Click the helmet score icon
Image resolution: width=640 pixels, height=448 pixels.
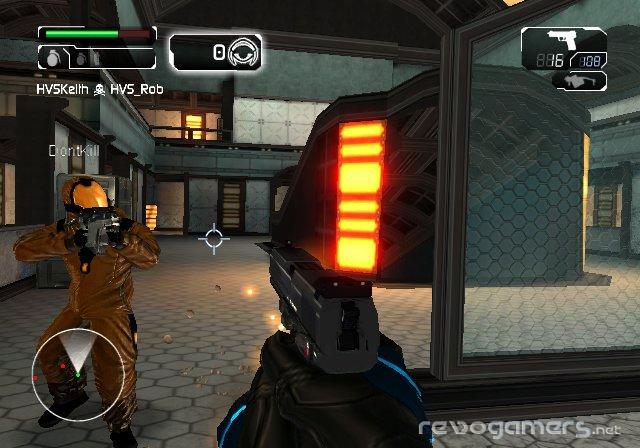pyautogui.click(x=241, y=53)
